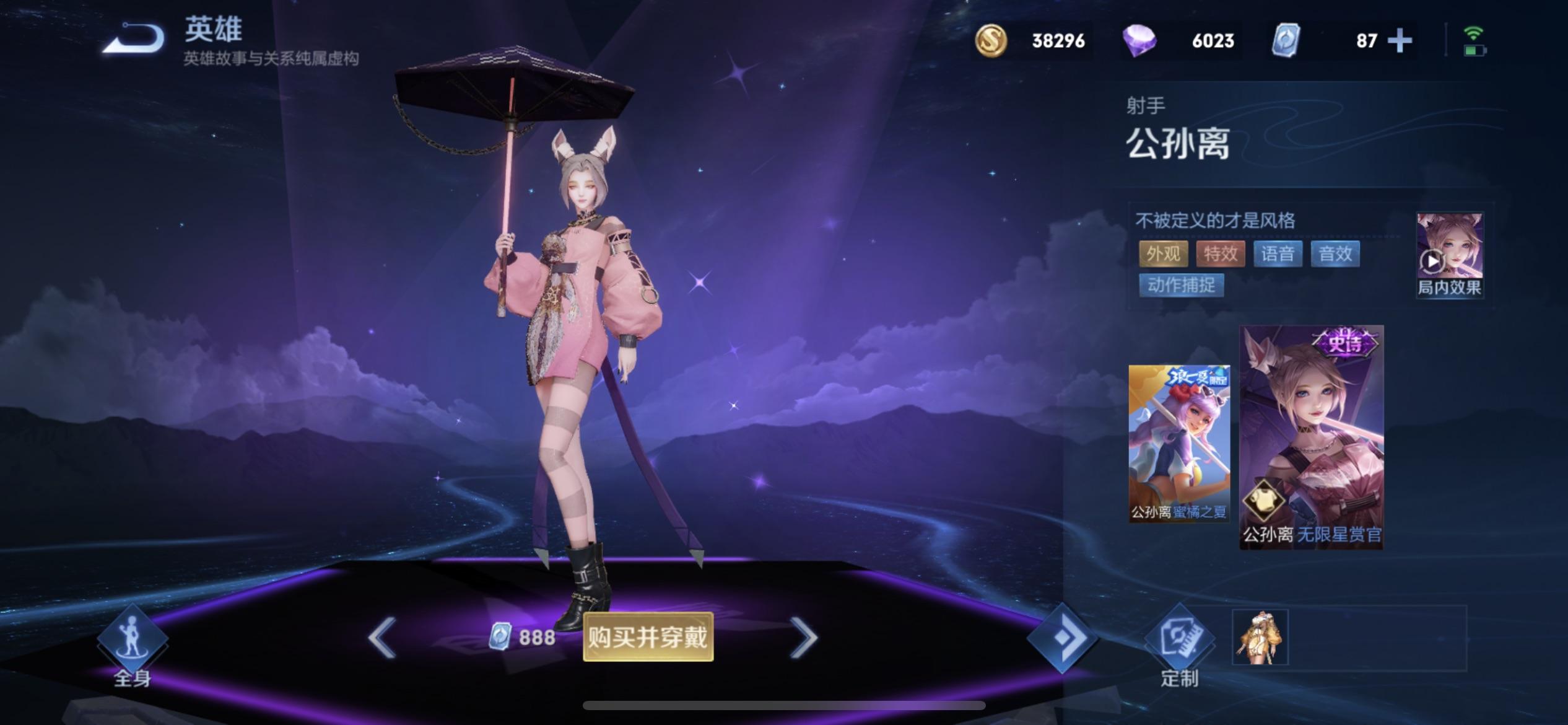Show the previous skin with left arrow
Viewport: 1568px width, 725px height.
tap(382, 637)
